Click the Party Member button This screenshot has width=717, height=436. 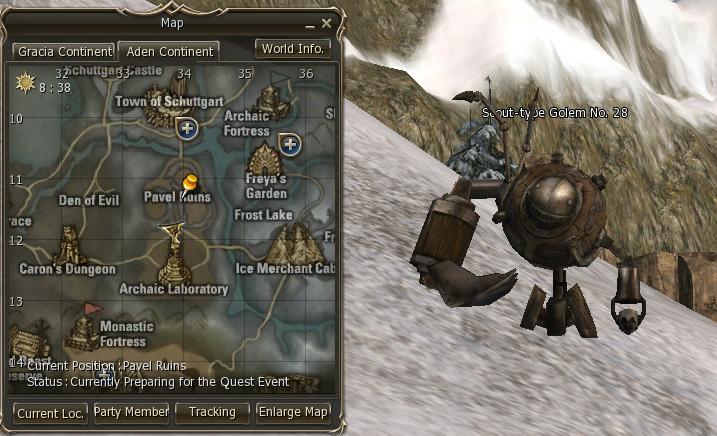(131, 412)
